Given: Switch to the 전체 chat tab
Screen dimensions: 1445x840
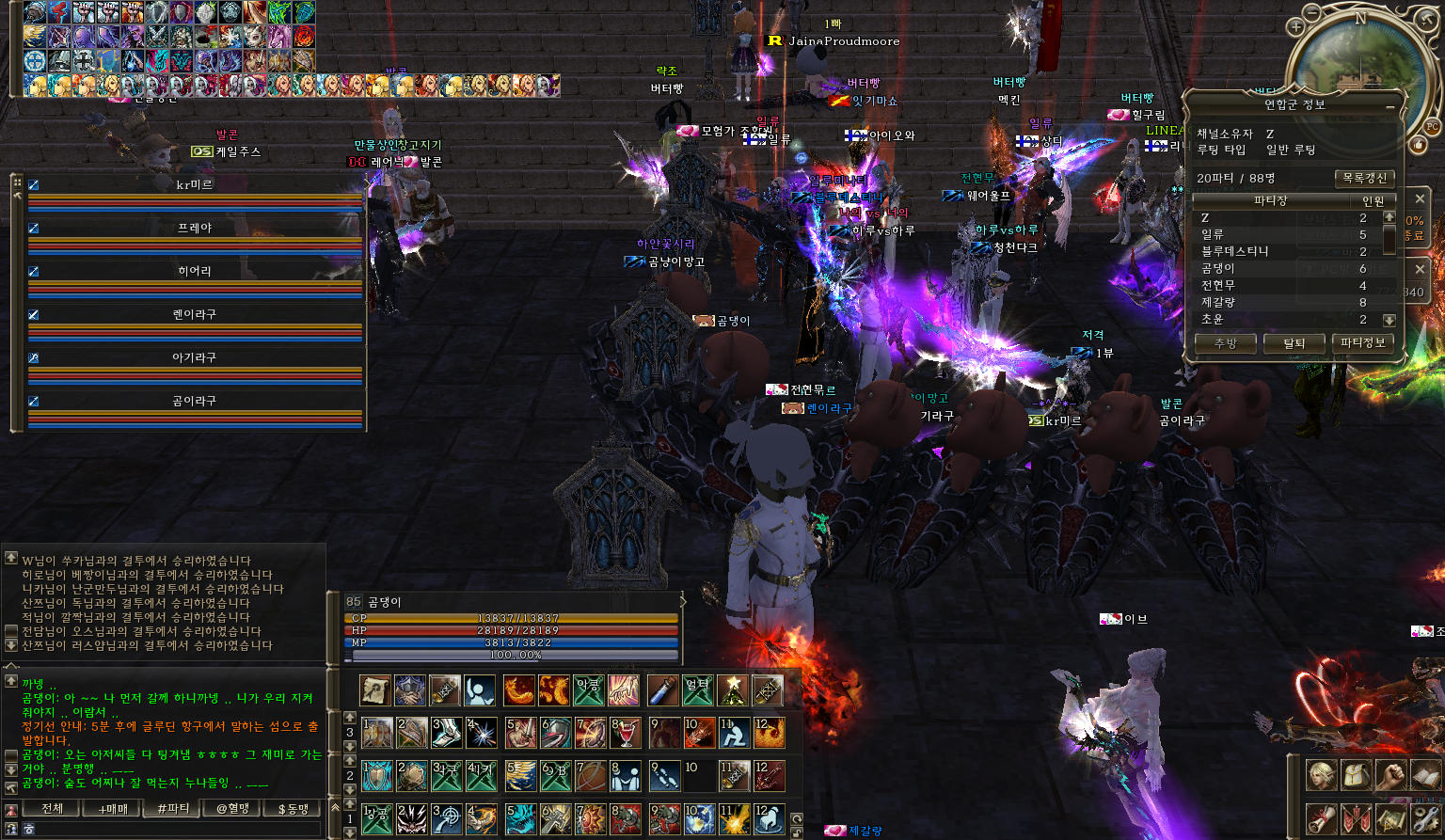Looking at the screenshot, I should pos(53,808).
